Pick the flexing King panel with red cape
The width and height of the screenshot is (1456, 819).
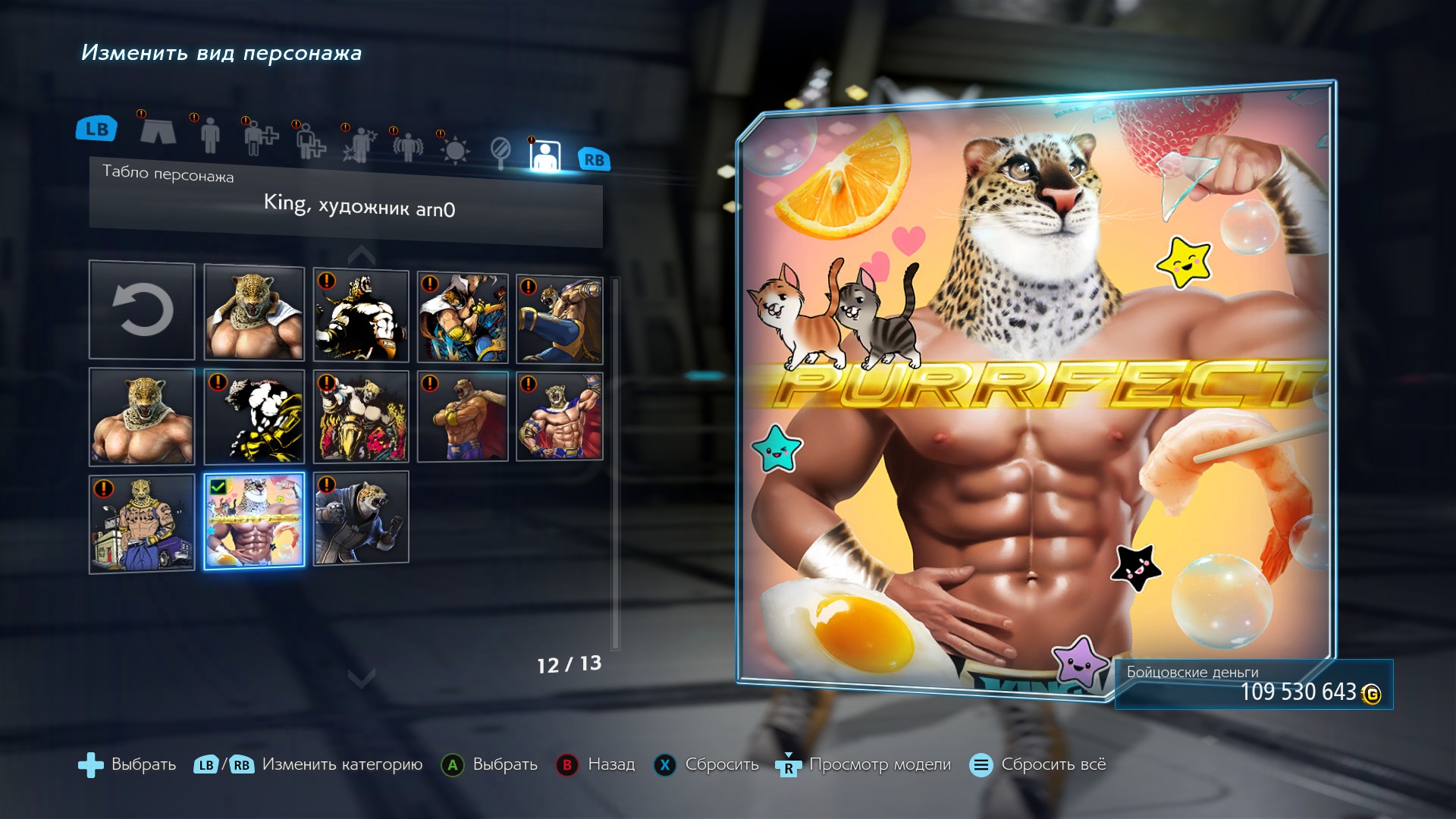[x=560, y=416]
